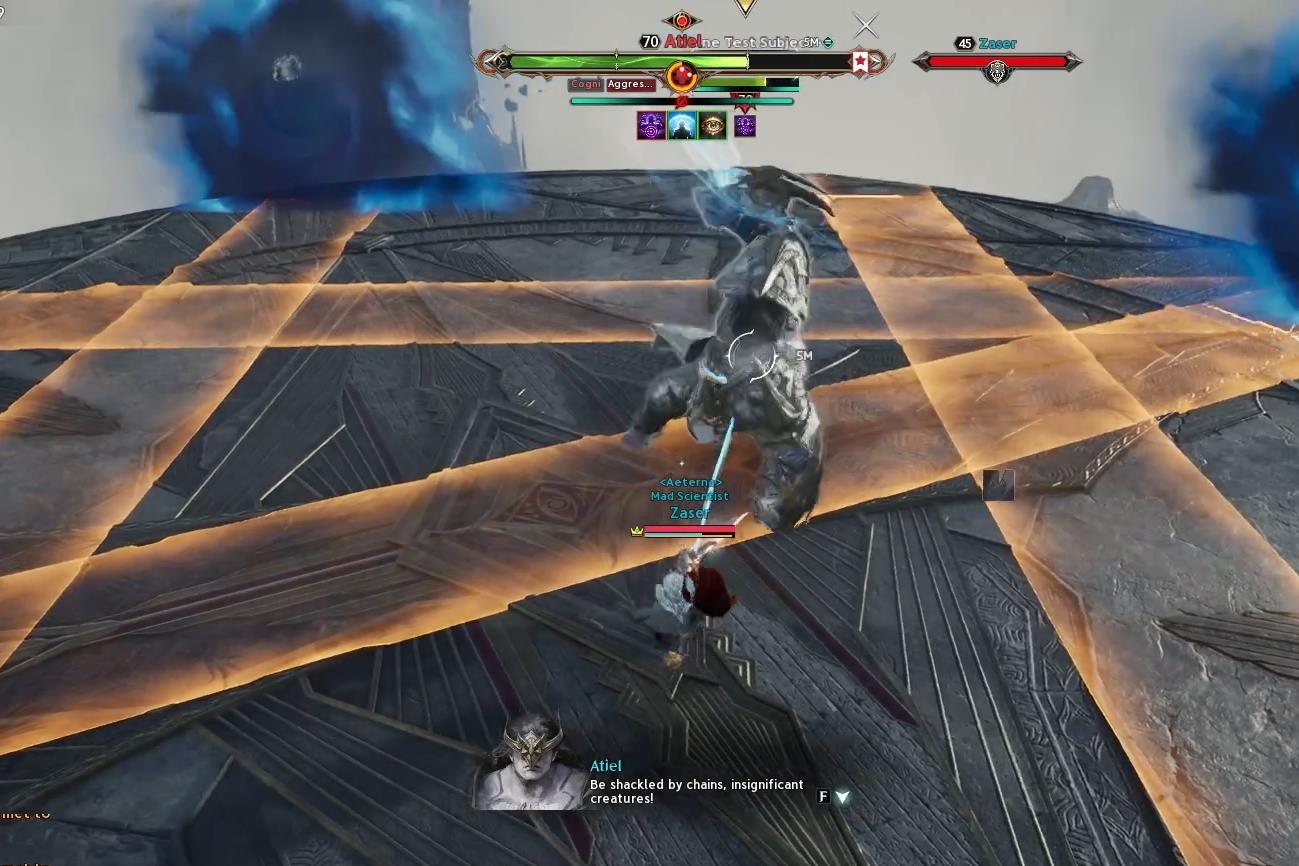Image resolution: width=1299 pixels, height=866 pixels.
Task: Select the first purple debuff icon below the boss bar
Action: point(651,125)
